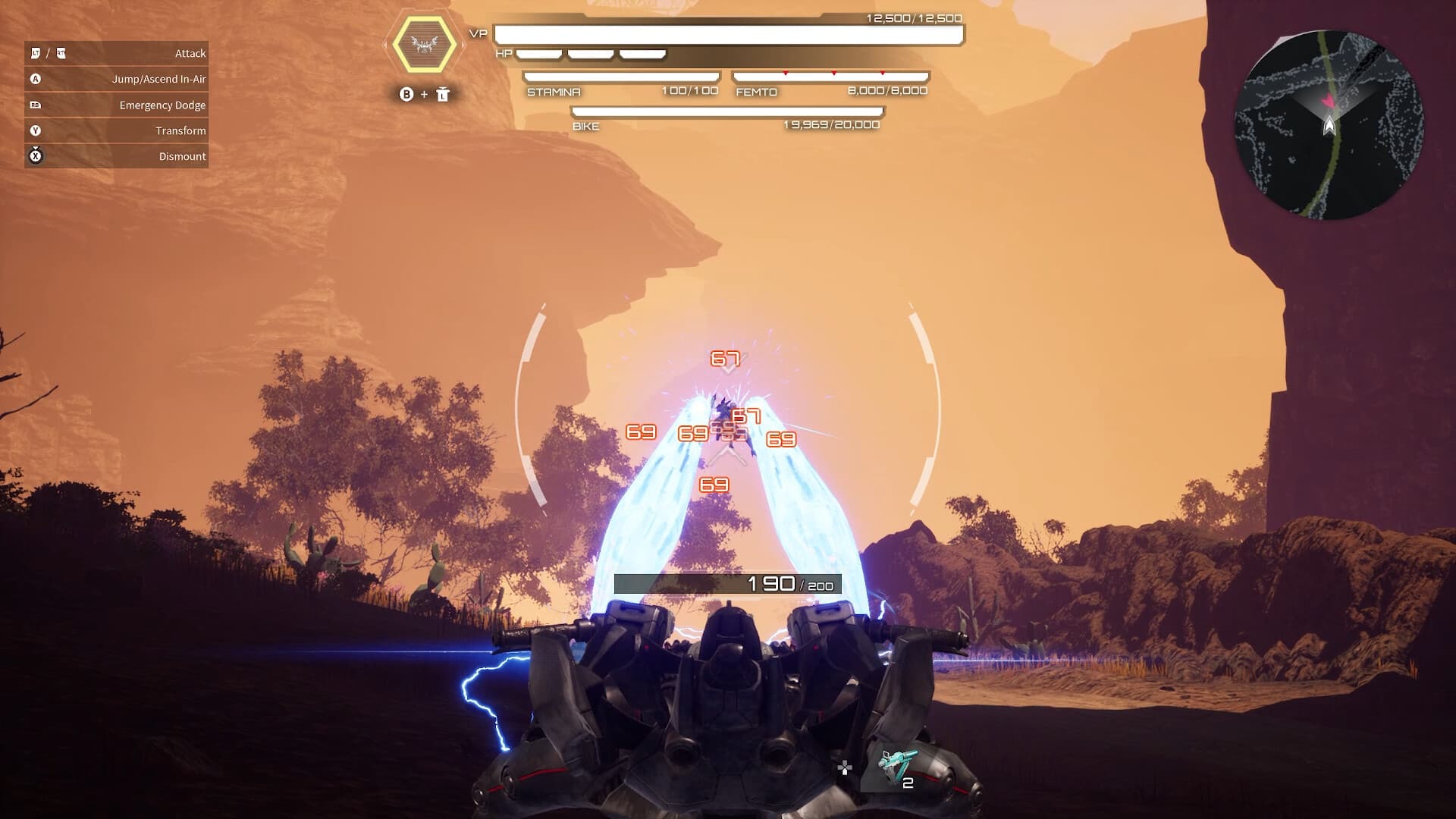Viewport: 1456px width, 819px height.
Task: Click the A jump button icon
Action: 35,78
